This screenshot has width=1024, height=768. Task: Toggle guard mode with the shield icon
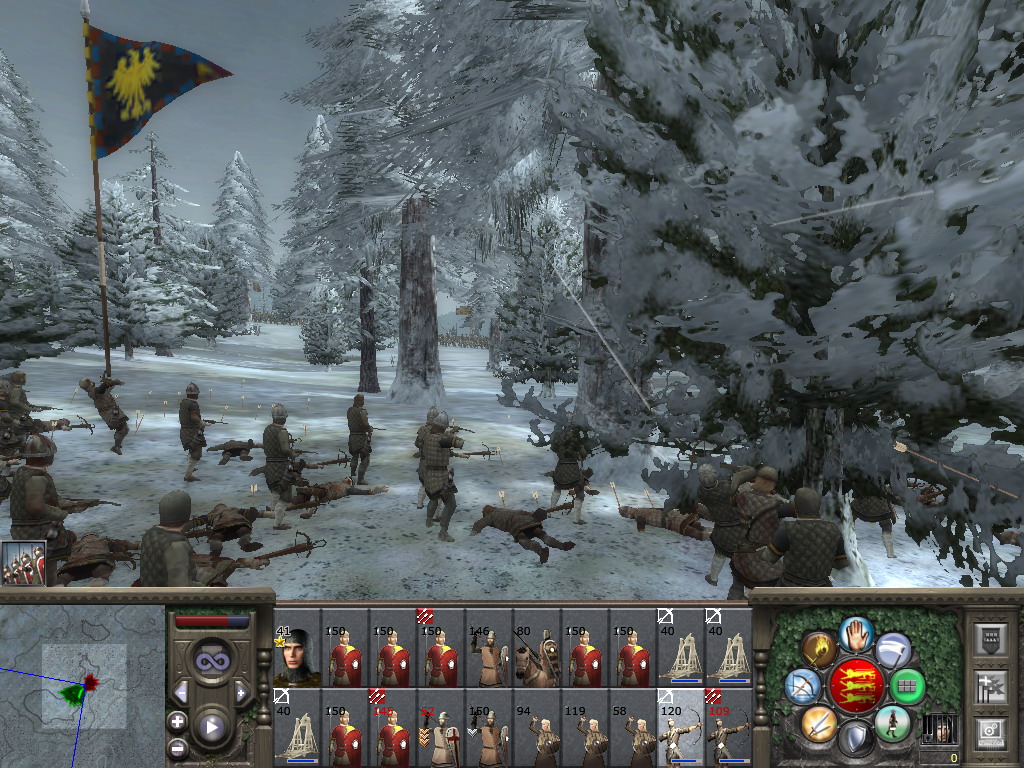pos(856,739)
